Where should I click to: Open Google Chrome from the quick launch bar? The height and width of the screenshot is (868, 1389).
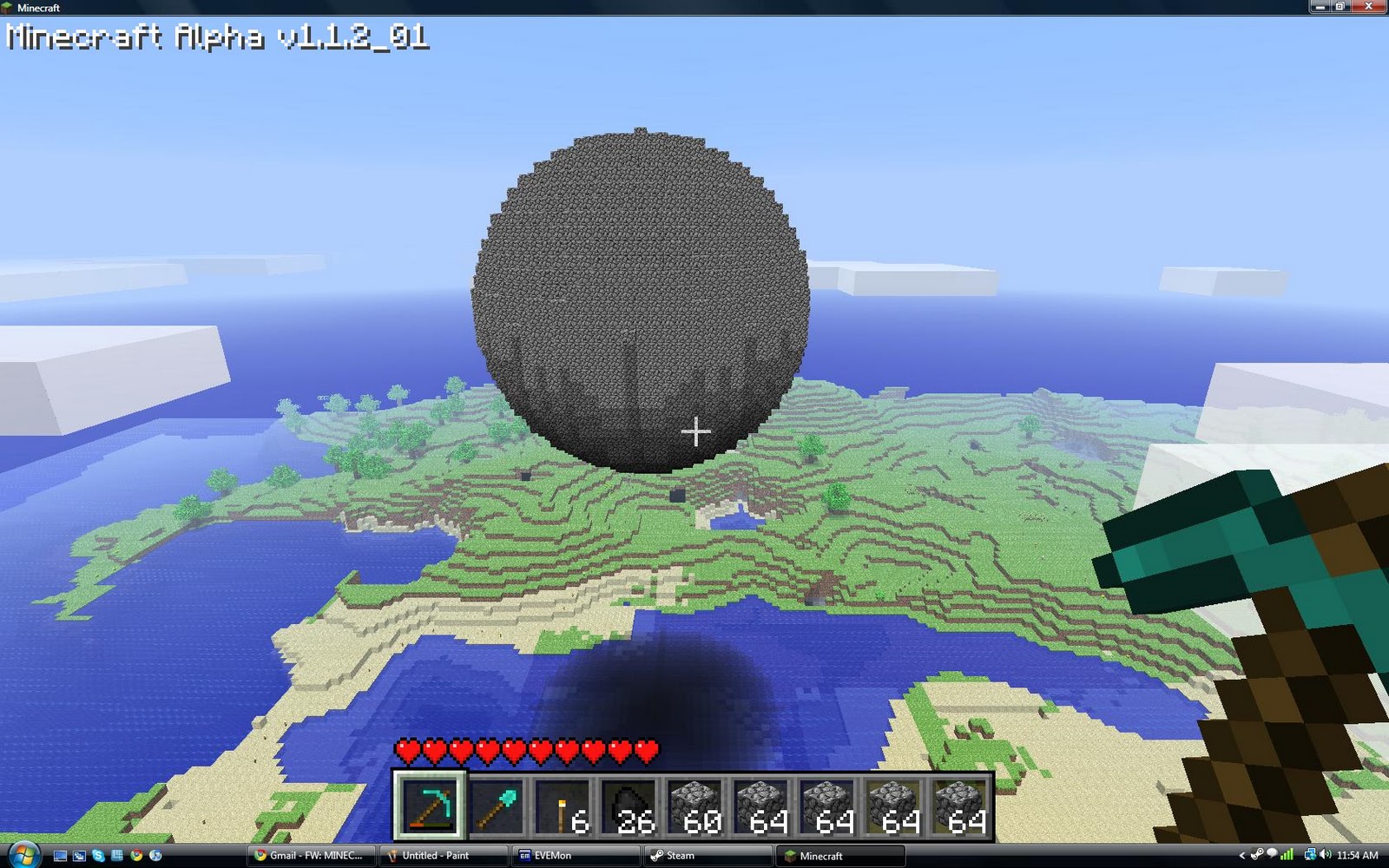(135, 856)
